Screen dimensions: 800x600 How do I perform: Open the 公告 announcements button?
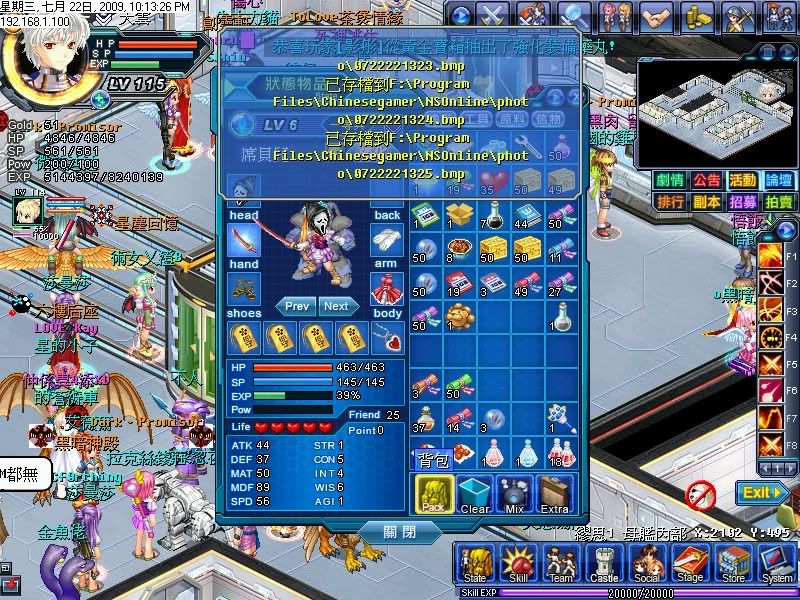[706, 180]
